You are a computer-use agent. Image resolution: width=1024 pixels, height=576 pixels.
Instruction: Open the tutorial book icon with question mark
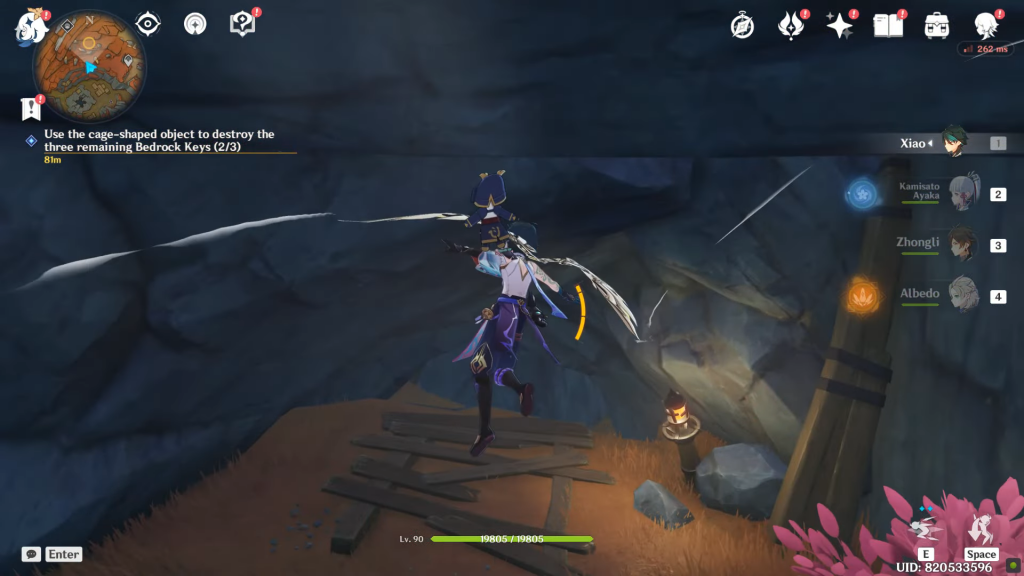click(243, 24)
